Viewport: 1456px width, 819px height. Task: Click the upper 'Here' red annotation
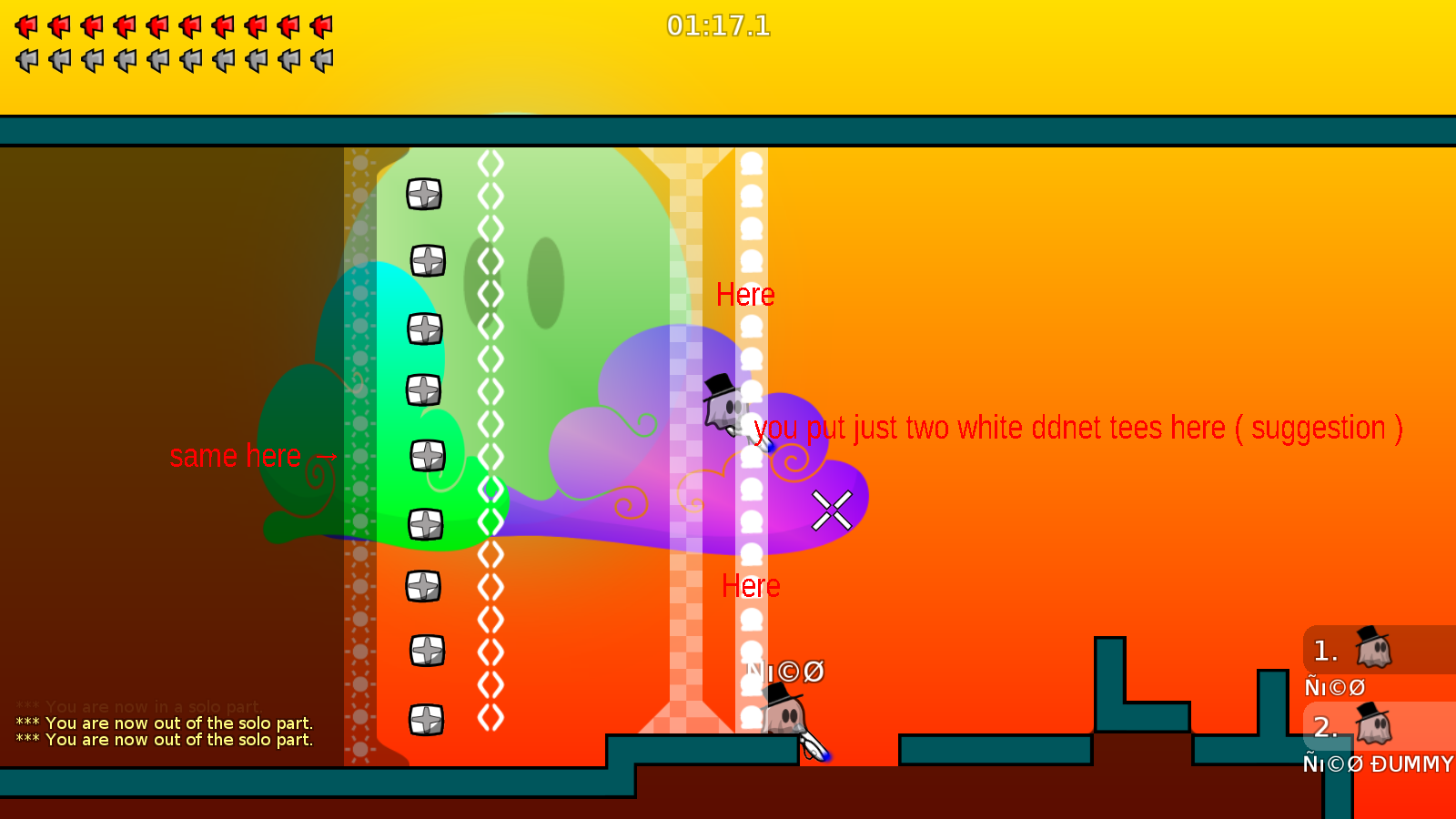coord(746,294)
